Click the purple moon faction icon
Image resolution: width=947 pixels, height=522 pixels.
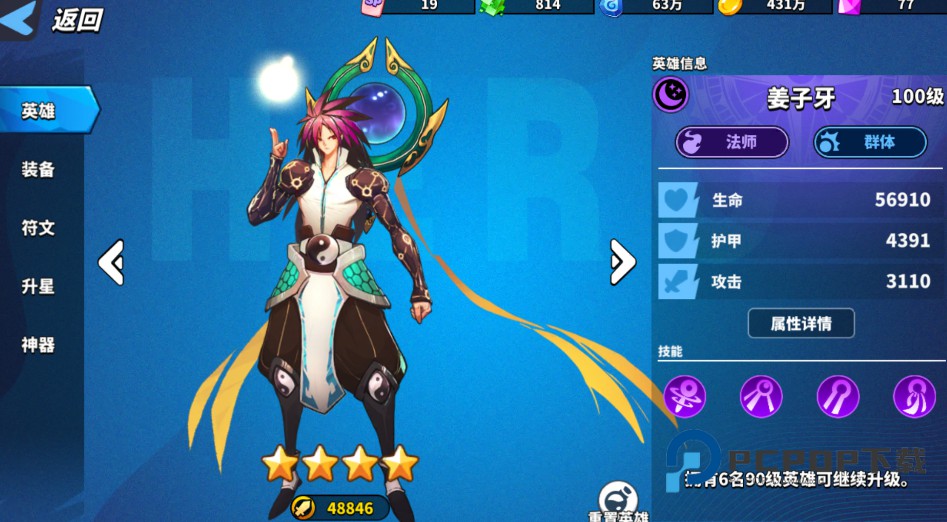670,95
